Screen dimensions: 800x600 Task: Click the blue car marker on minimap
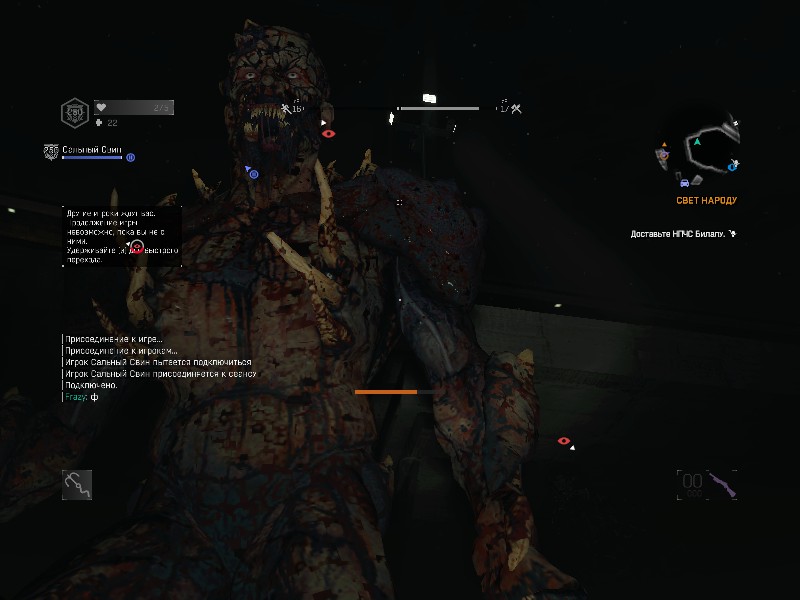(x=683, y=183)
